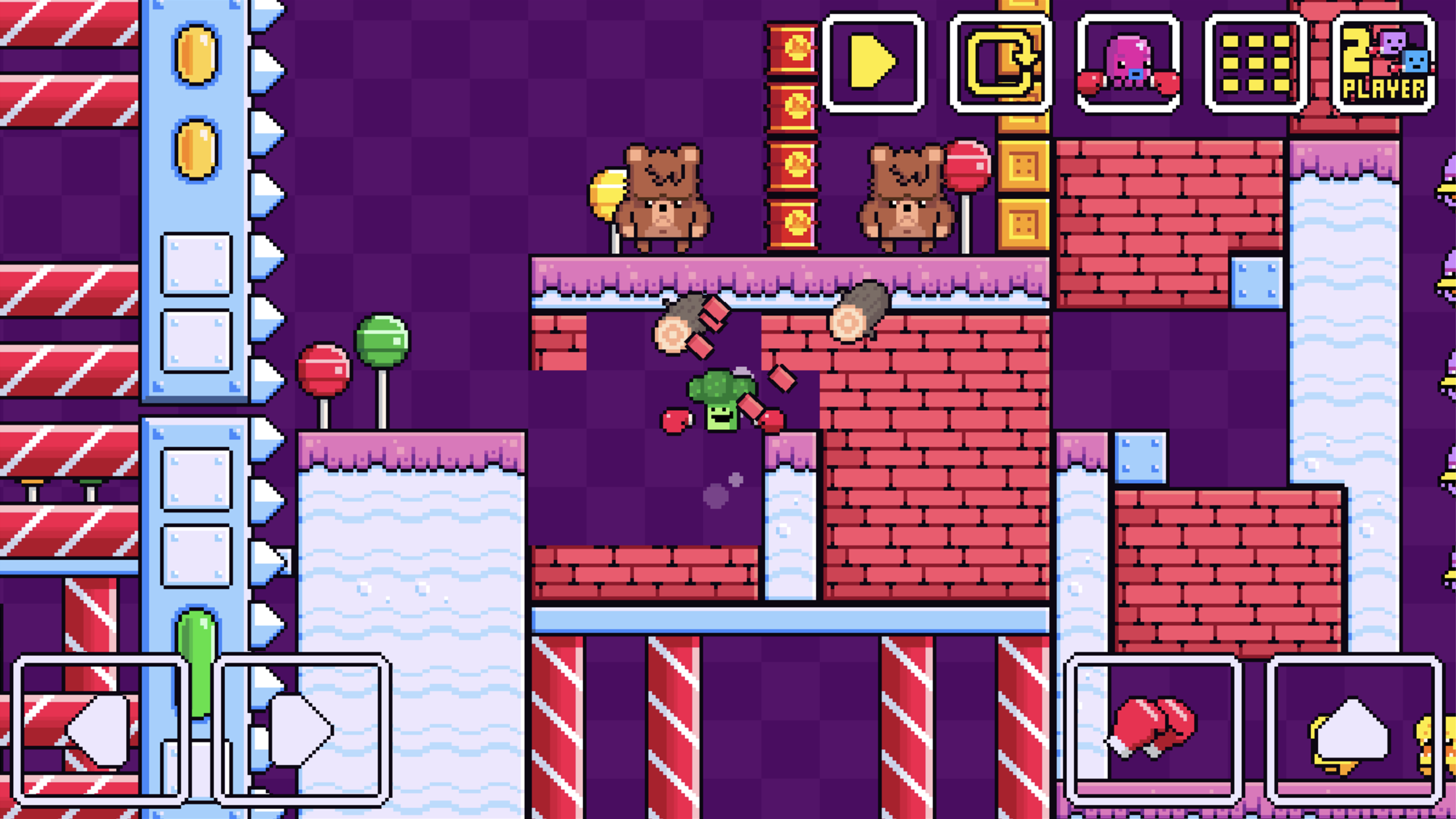Click the green lollipop on the snowy ledge
The height and width of the screenshot is (819, 1456).
[381, 340]
